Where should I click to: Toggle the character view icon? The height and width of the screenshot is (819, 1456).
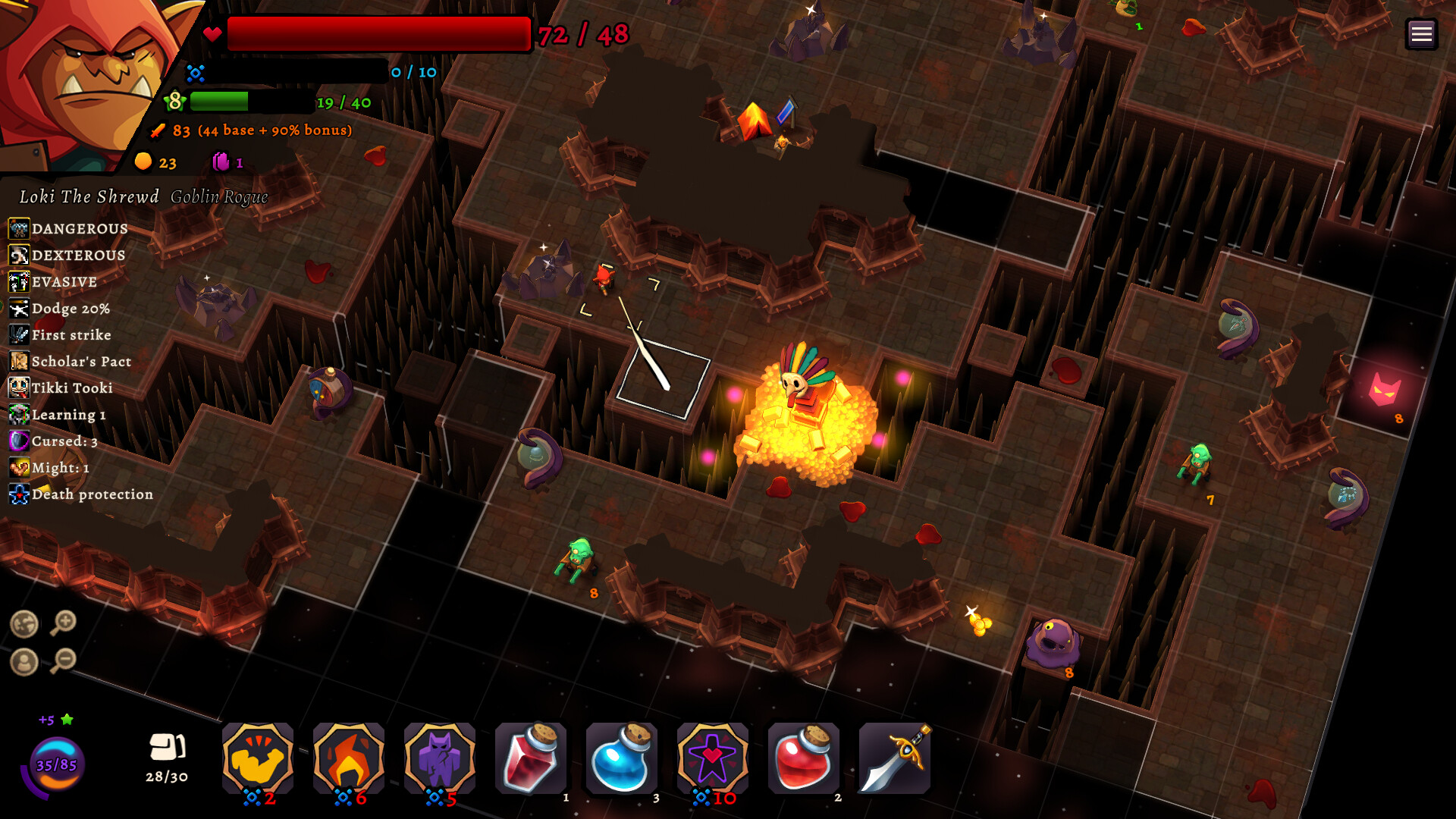pyautogui.click(x=26, y=662)
